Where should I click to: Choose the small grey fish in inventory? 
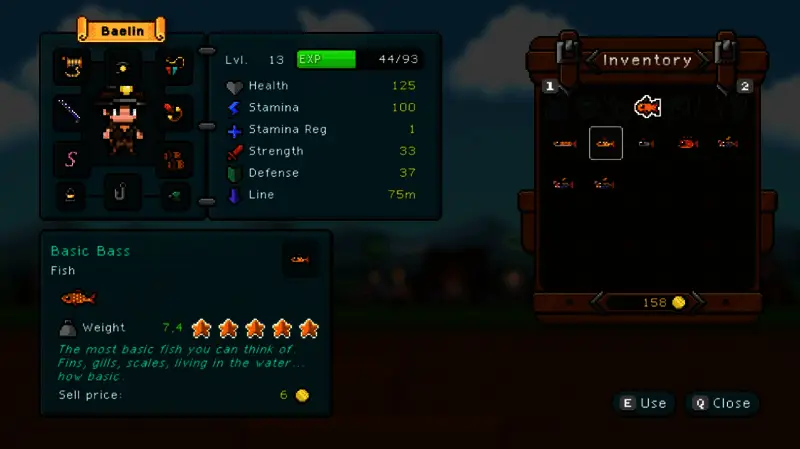click(x=646, y=144)
